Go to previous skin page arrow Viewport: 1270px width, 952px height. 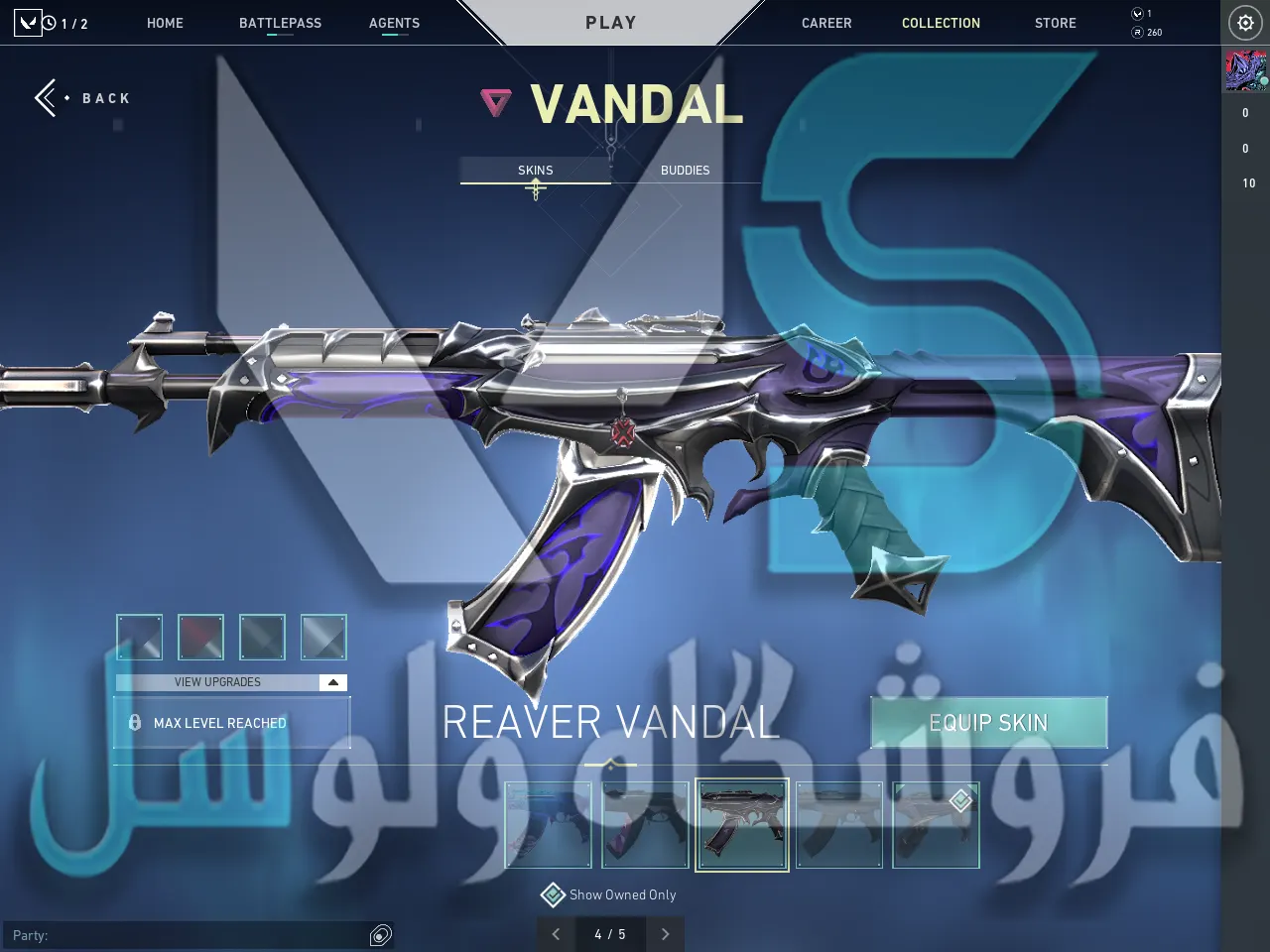click(556, 934)
